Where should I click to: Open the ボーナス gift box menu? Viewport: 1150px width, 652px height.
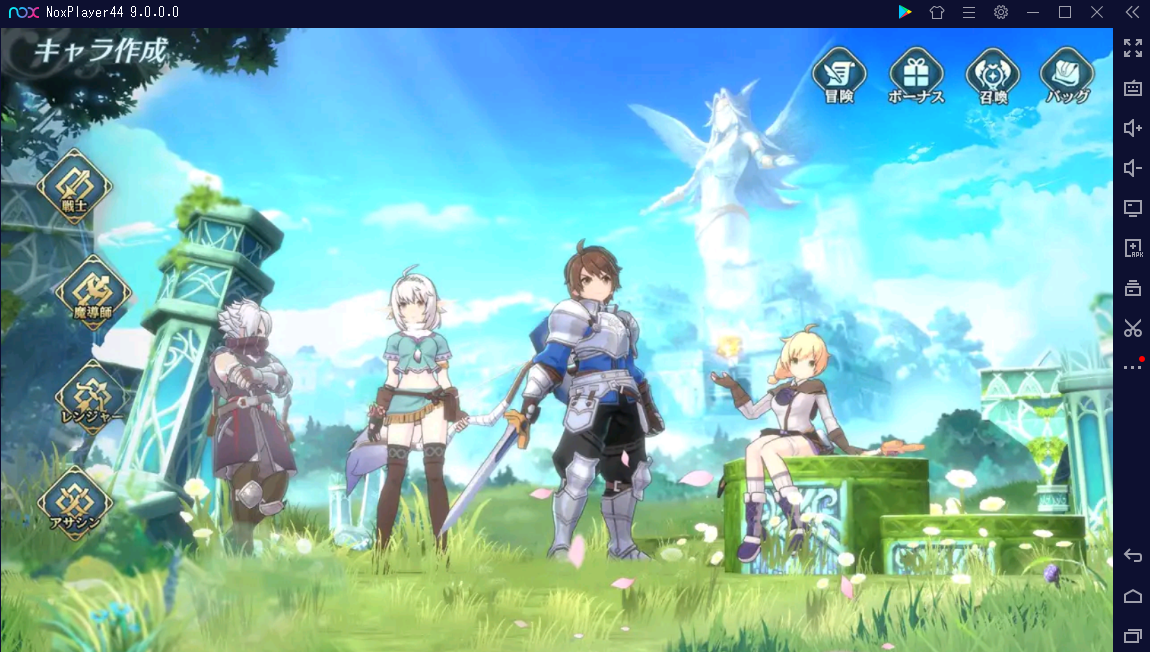[916, 75]
